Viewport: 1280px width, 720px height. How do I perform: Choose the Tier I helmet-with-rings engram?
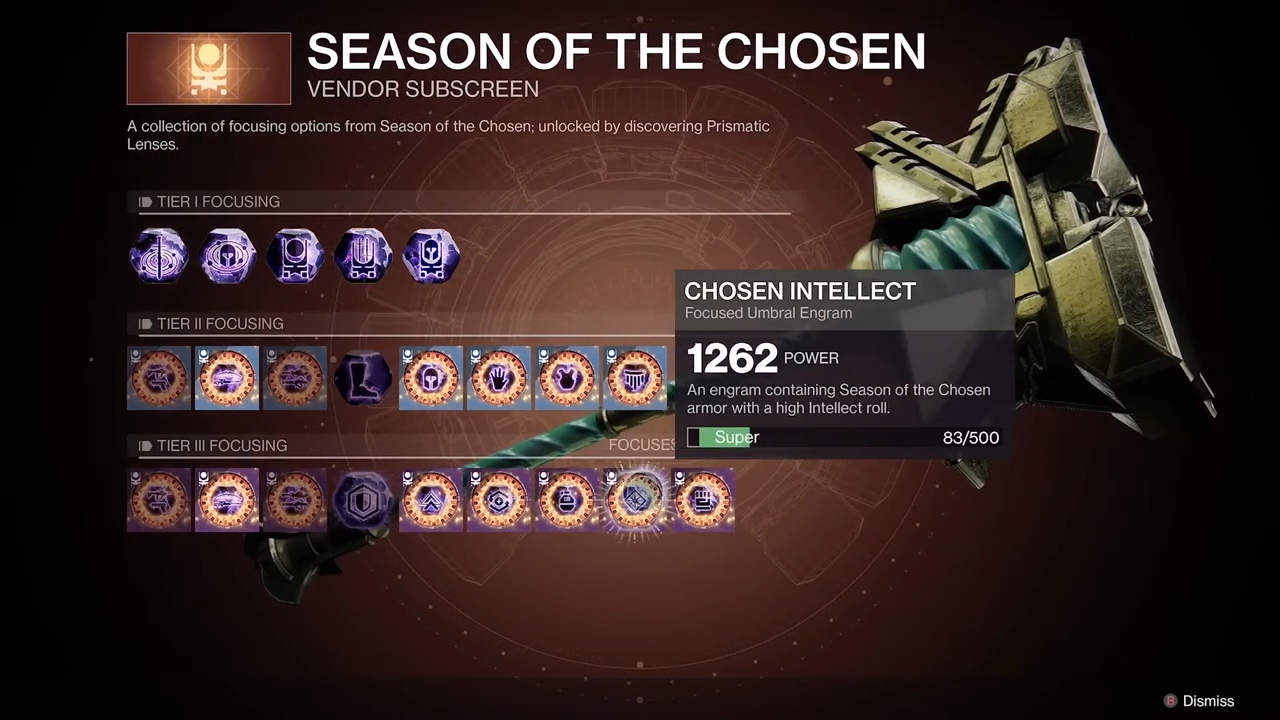[x=227, y=256]
